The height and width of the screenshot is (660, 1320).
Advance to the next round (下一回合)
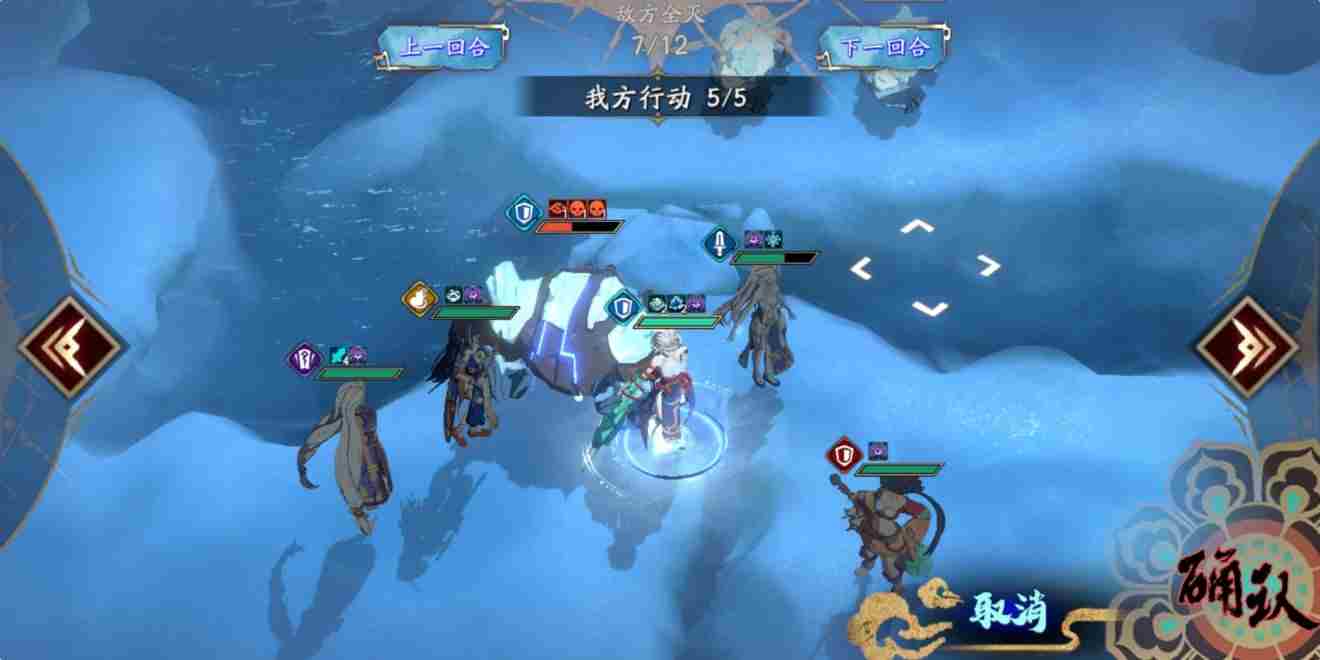coord(879,47)
